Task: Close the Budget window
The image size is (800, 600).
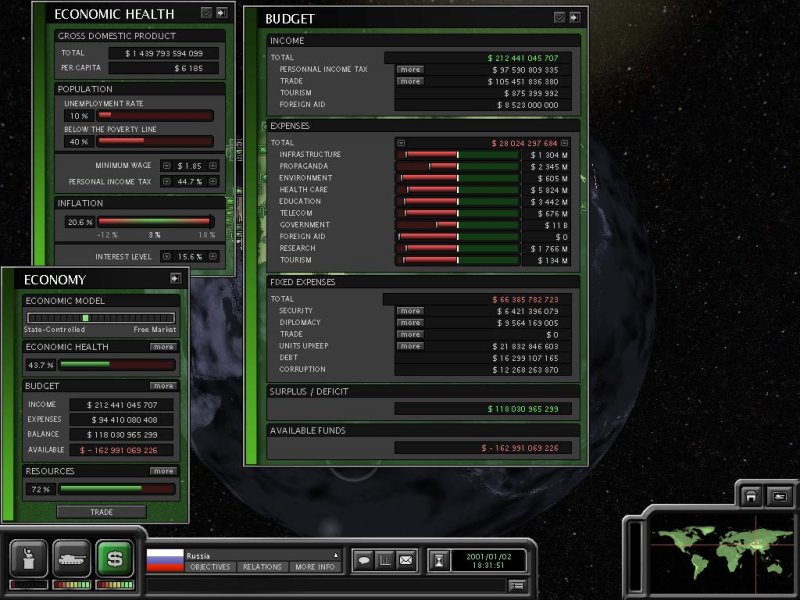Action: 575,17
